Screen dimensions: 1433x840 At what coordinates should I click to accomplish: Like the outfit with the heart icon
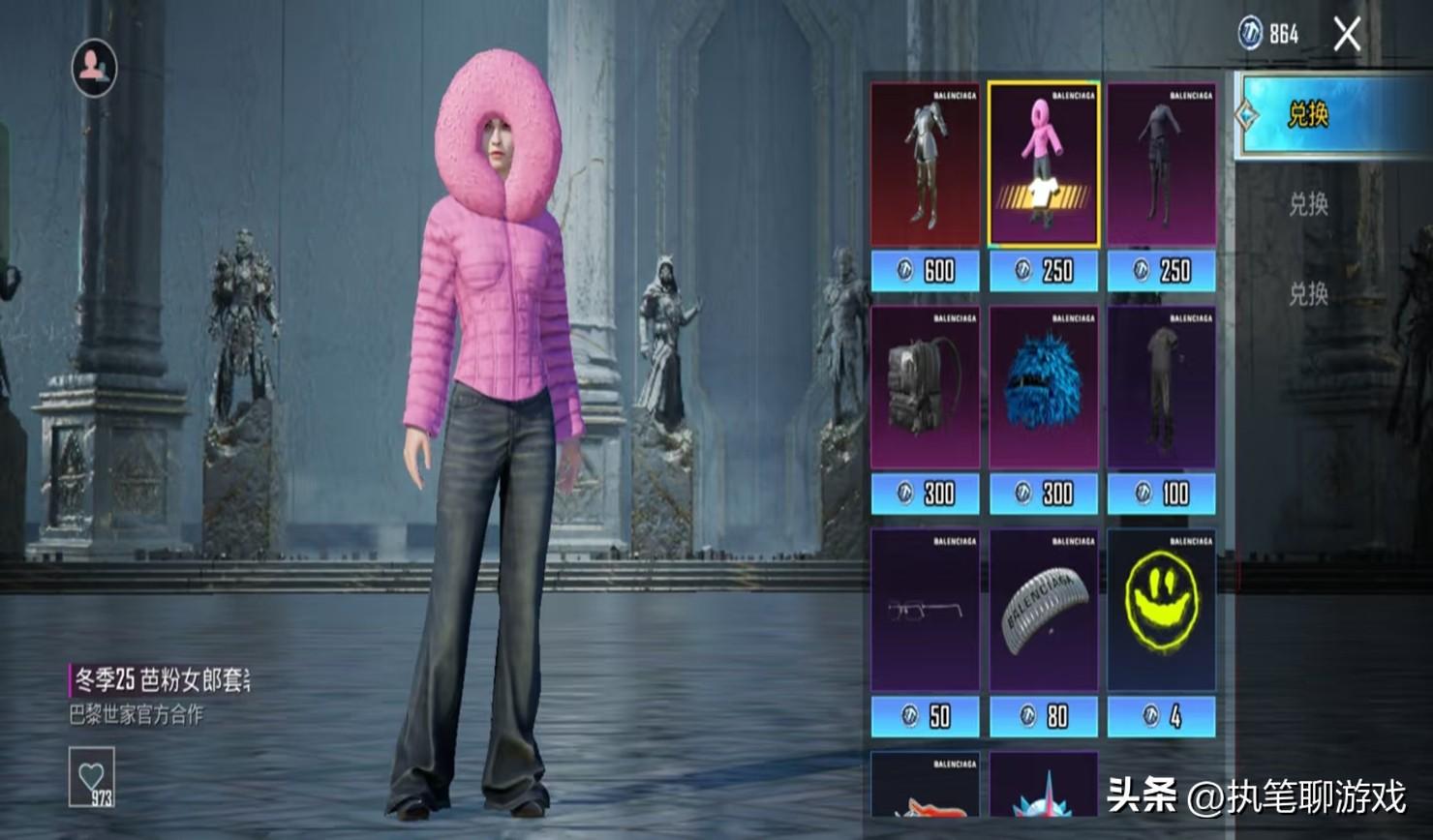click(92, 776)
